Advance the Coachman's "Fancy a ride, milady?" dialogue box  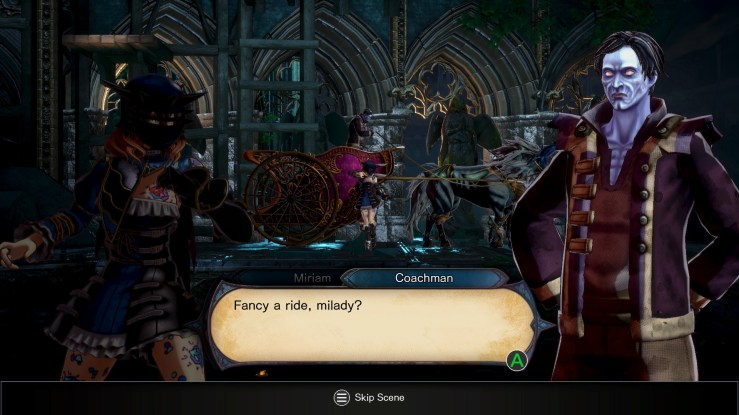(x=517, y=359)
